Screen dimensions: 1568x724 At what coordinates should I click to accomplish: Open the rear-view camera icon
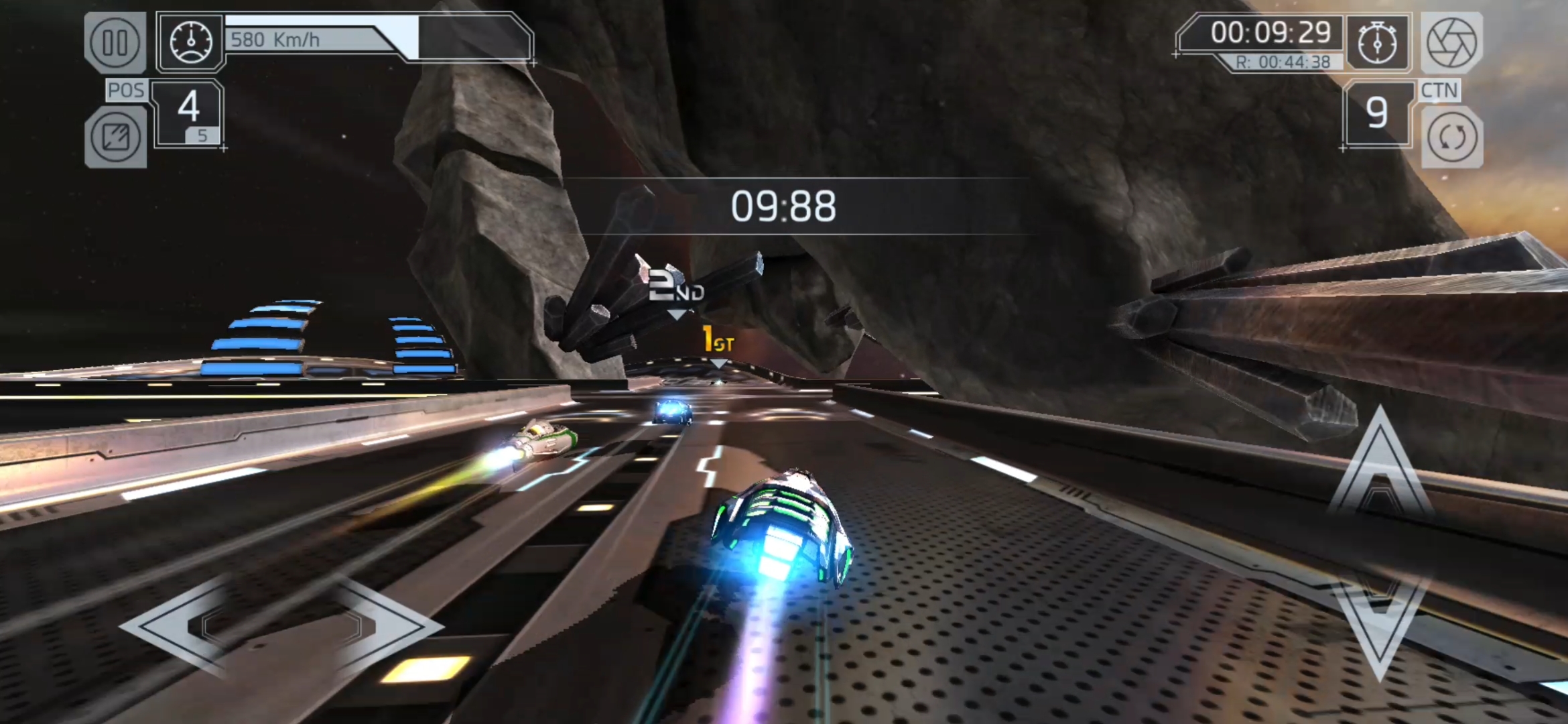(x=115, y=137)
